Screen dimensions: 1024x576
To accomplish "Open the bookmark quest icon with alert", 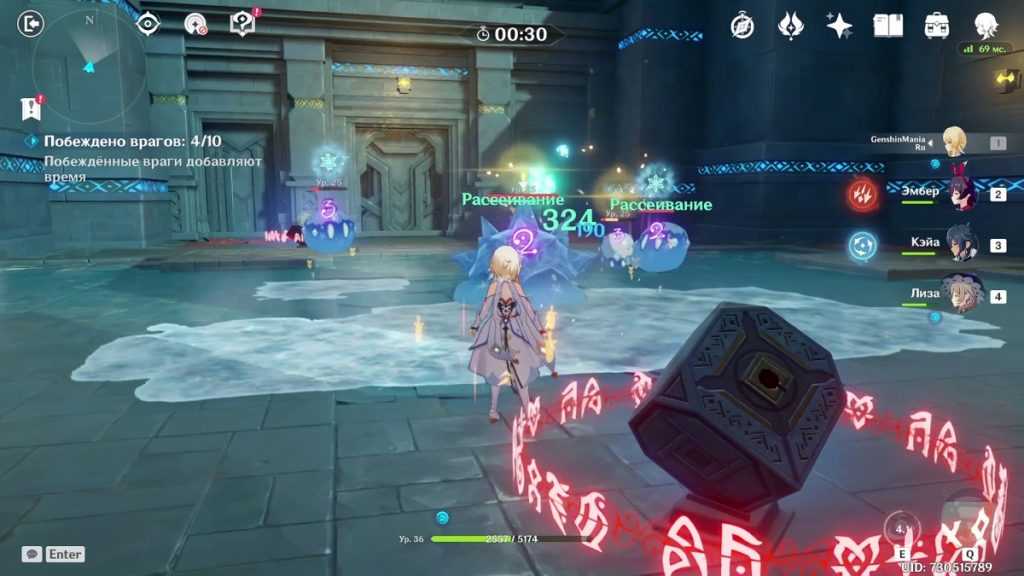I will 31,107.
